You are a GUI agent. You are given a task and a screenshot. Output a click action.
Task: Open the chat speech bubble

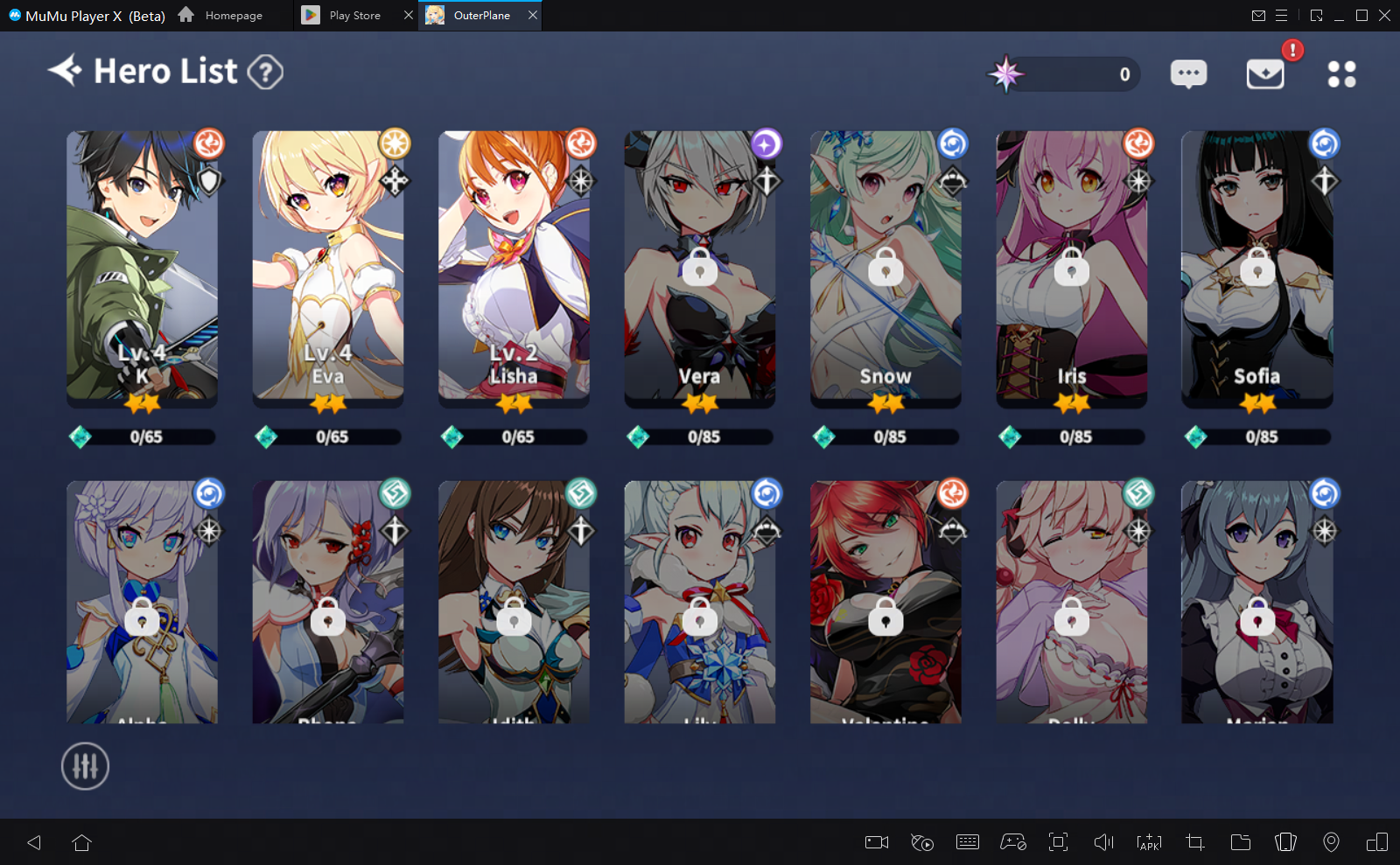(x=1188, y=73)
